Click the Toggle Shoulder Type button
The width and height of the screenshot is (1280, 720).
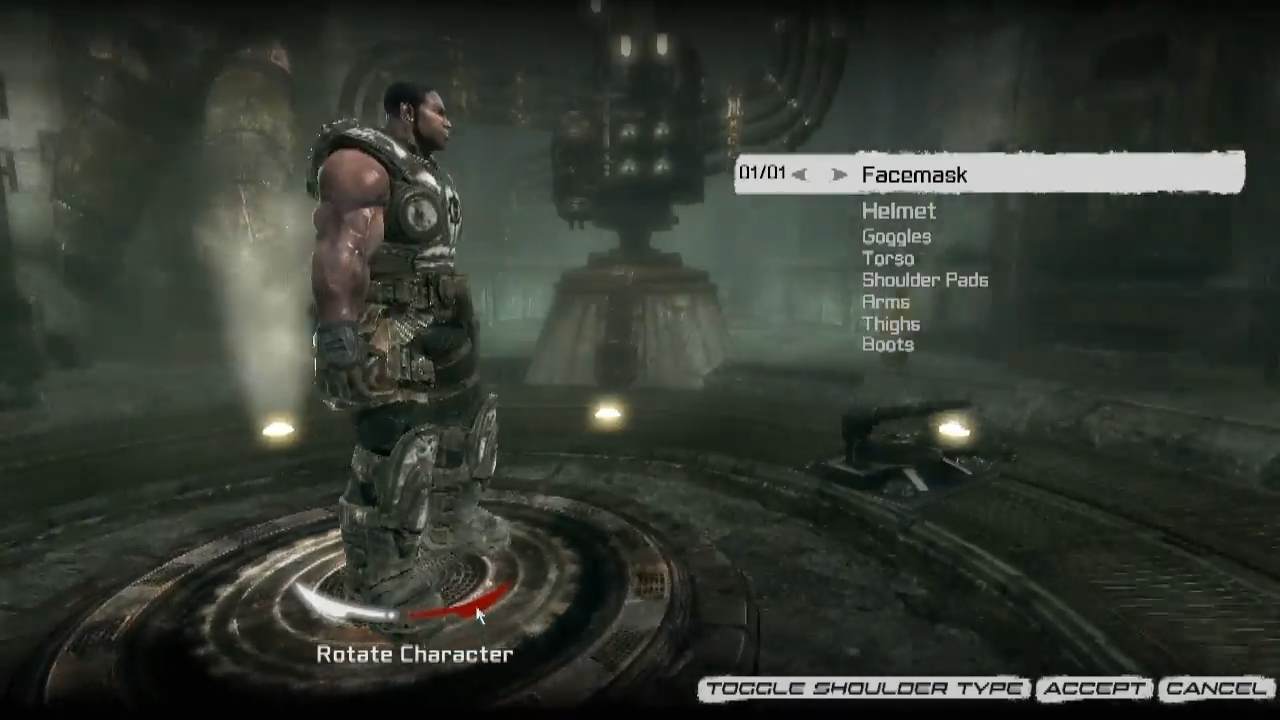pyautogui.click(x=864, y=689)
